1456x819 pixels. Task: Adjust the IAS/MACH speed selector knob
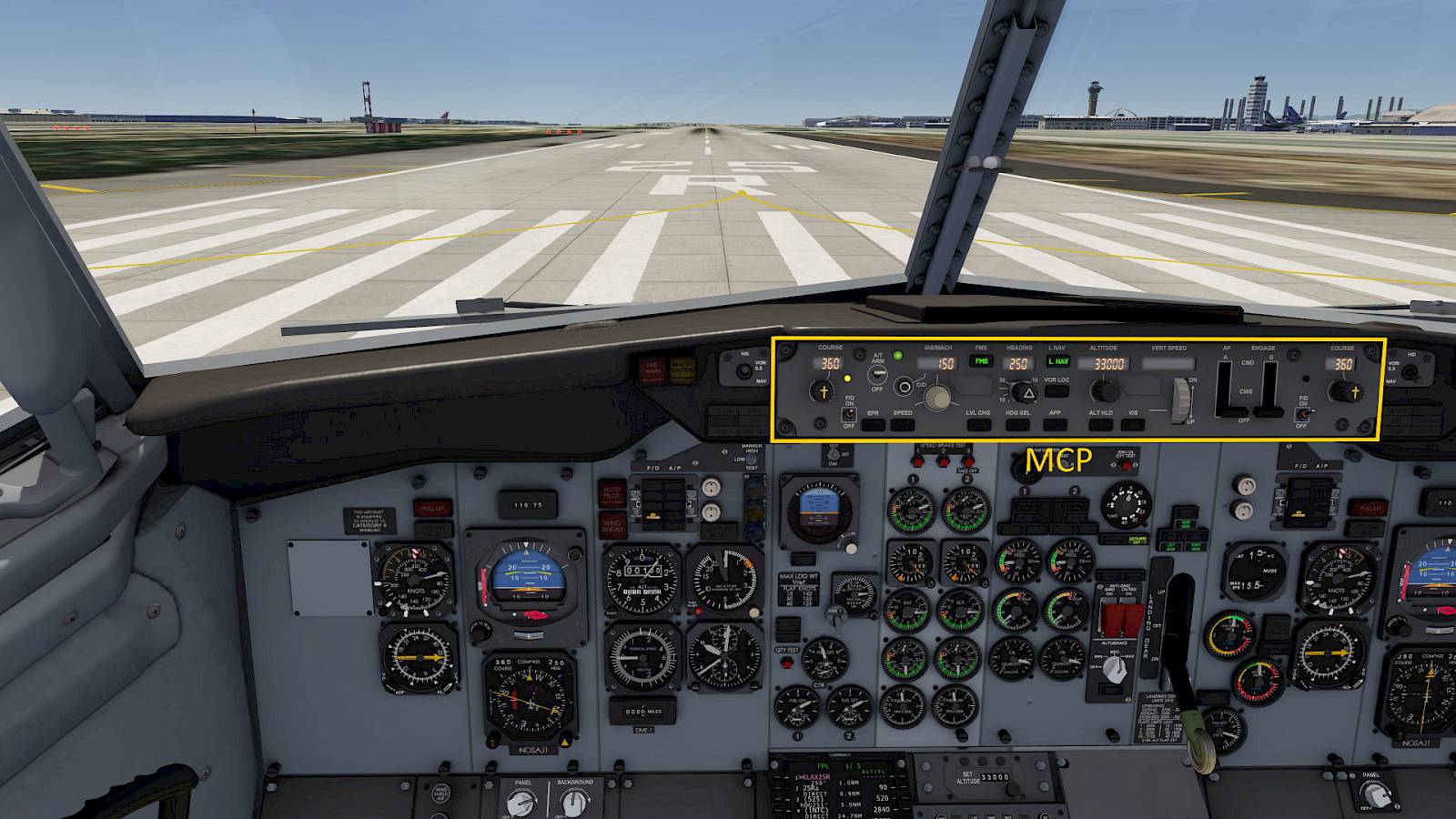coord(936,395)
